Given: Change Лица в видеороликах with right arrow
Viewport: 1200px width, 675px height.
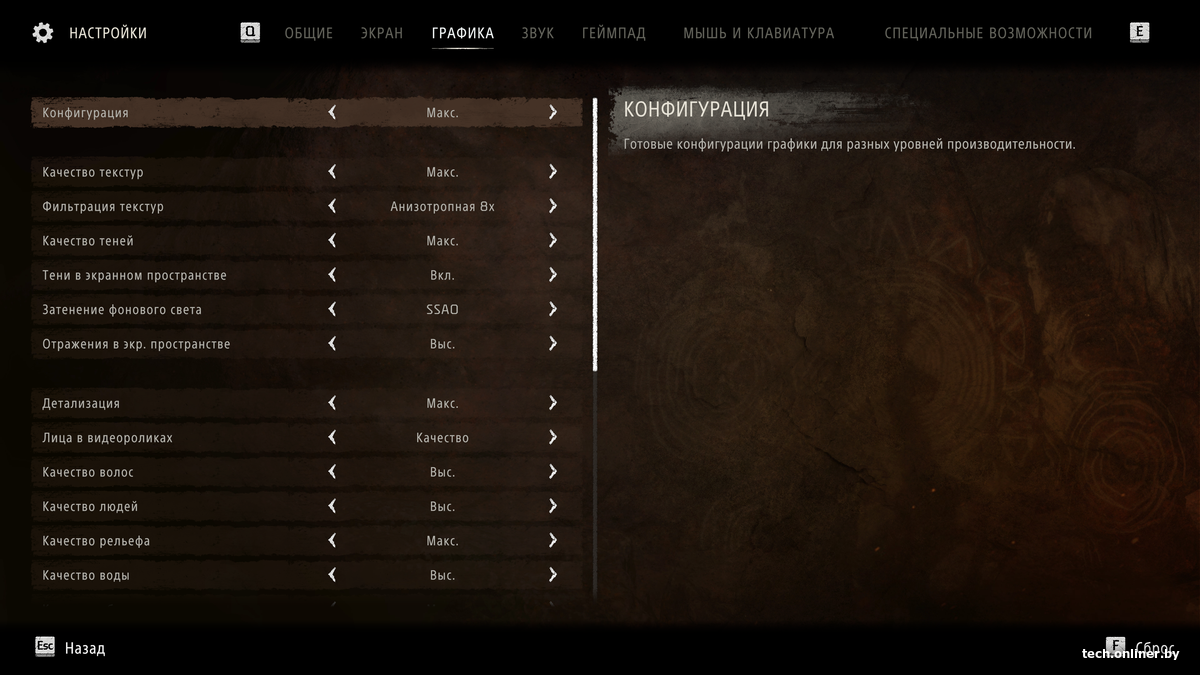Looking at the screenshot, I should click(x=552, y=438).
